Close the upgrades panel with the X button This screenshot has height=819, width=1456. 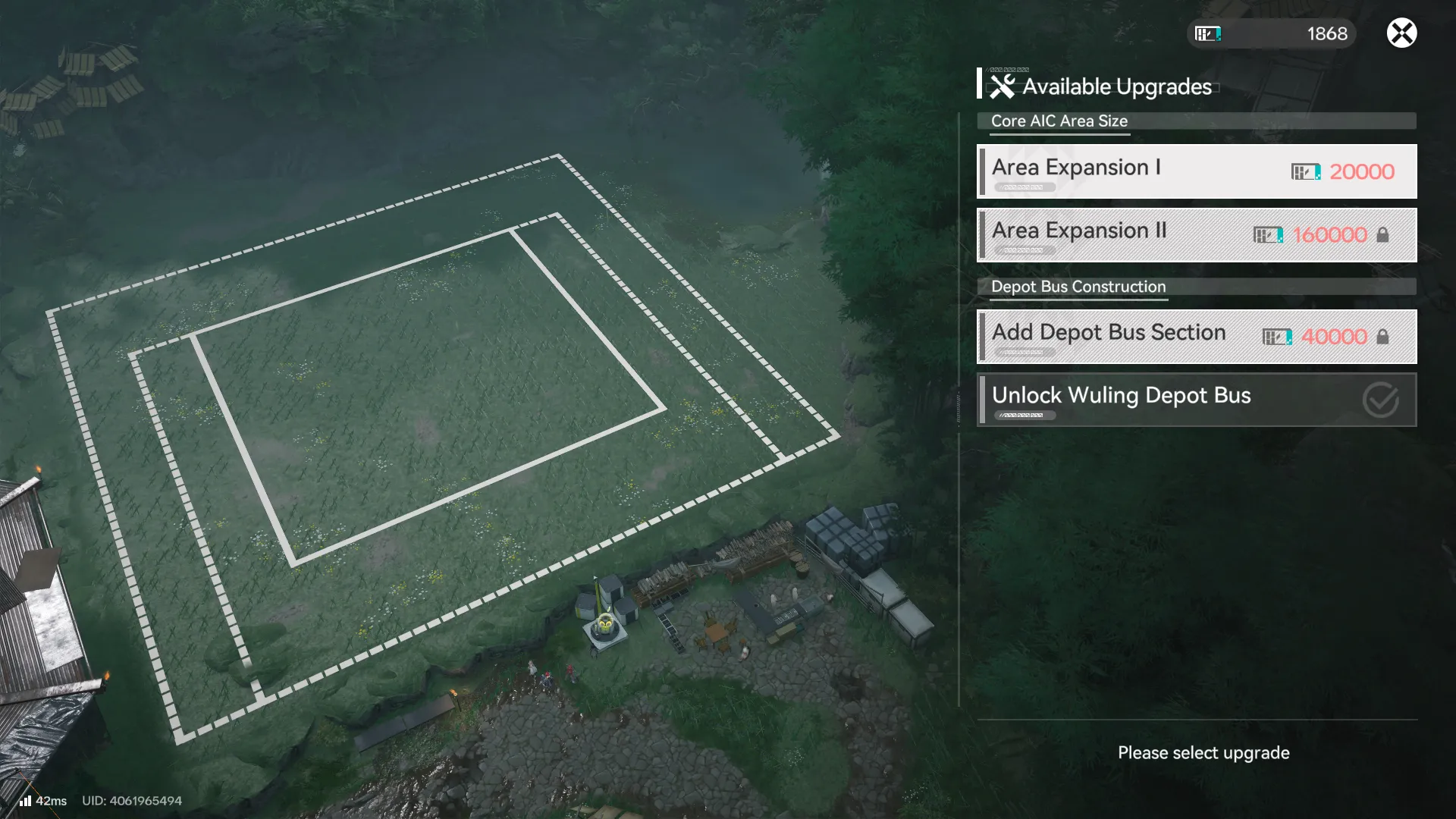[x=1401, y=33]
